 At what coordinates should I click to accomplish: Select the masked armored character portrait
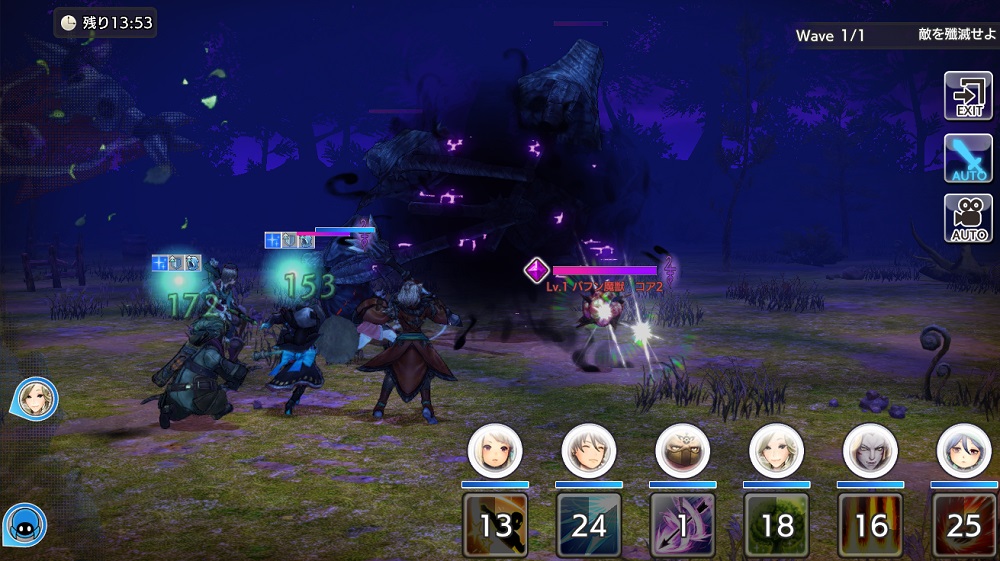[x=683, y=451]
